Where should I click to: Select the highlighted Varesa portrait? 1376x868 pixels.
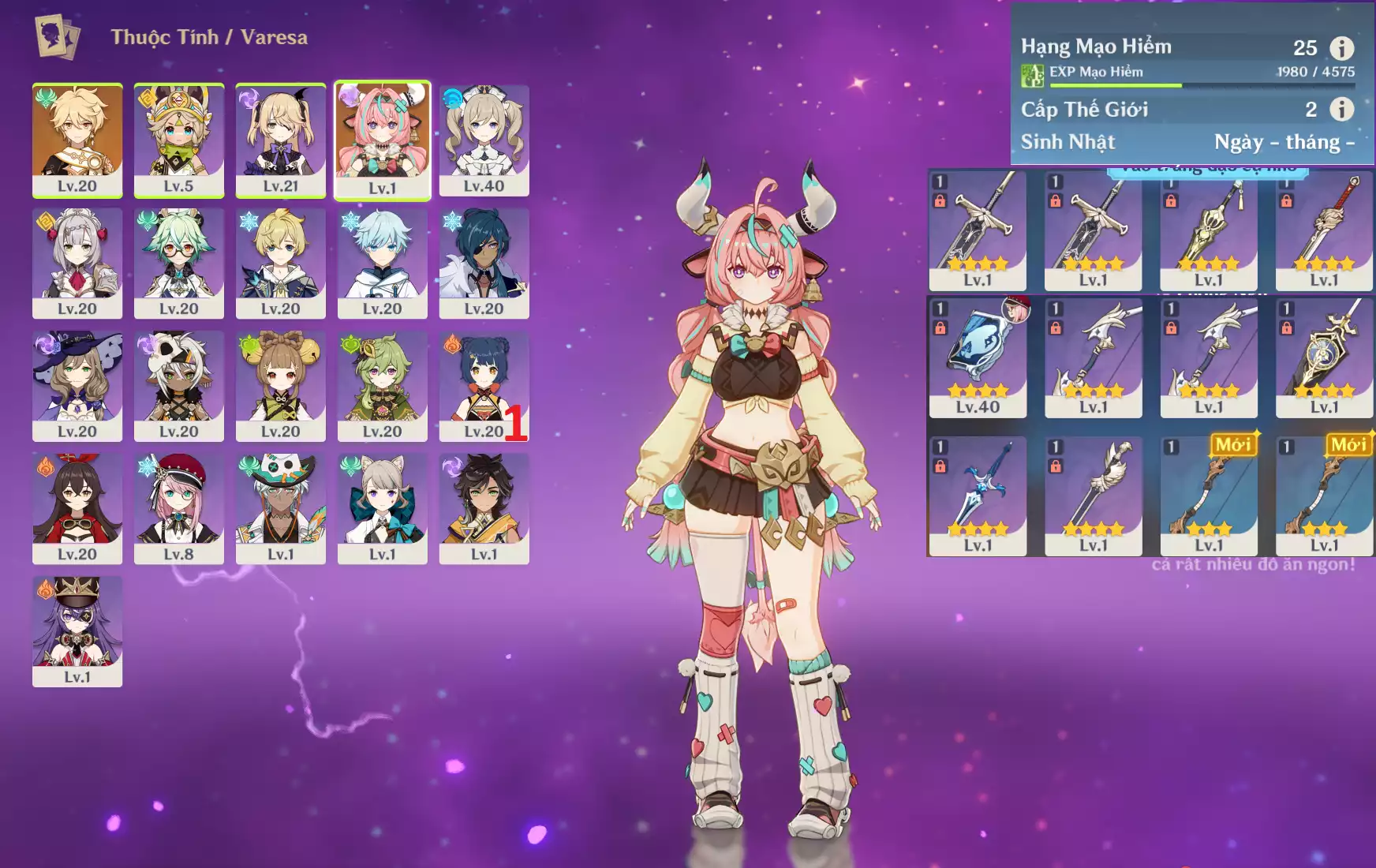[383, 140]
